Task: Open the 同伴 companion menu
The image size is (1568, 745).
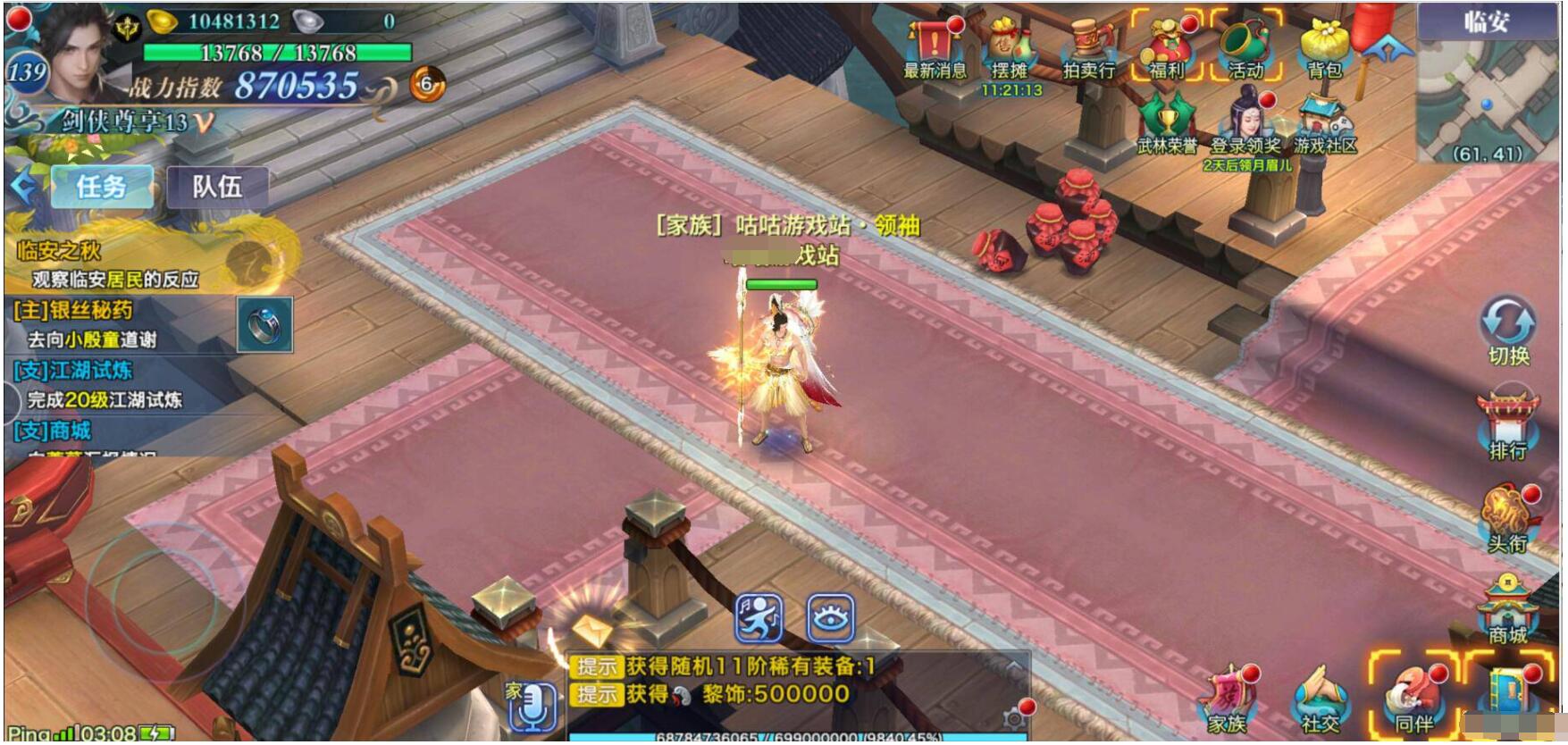Action: click(1413, 700)
